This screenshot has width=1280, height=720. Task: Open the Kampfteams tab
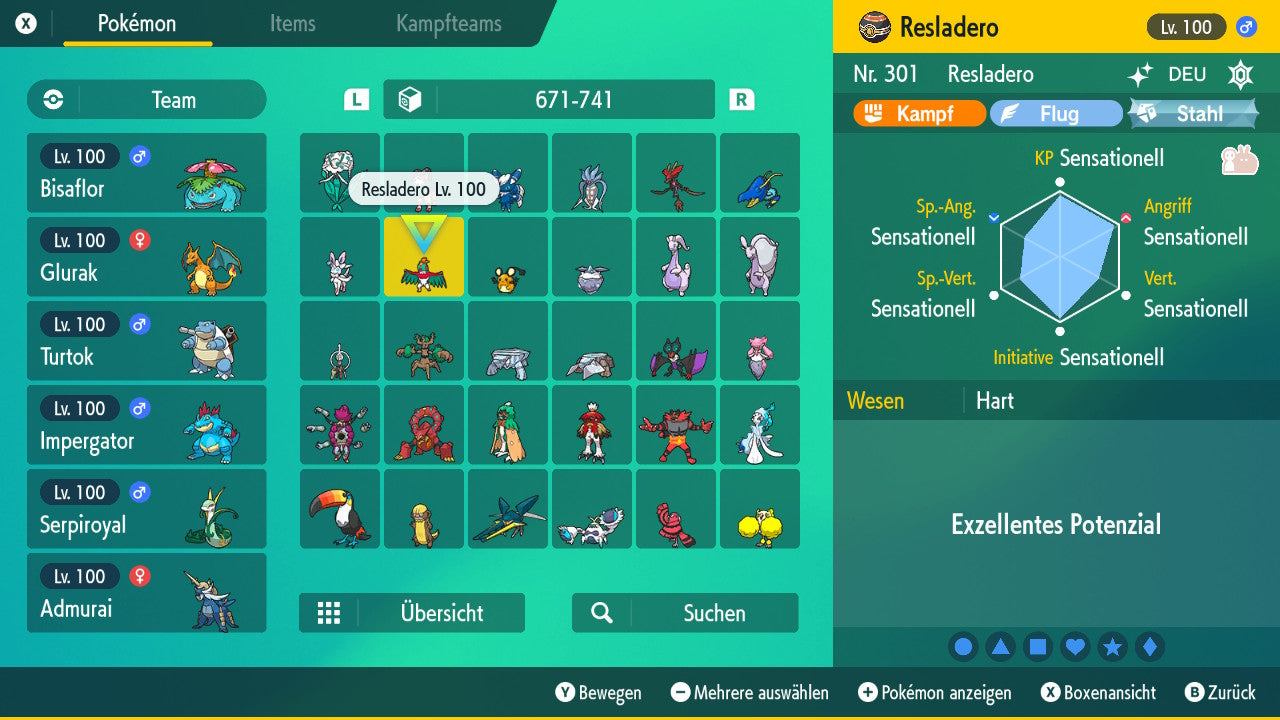point(448,24)
